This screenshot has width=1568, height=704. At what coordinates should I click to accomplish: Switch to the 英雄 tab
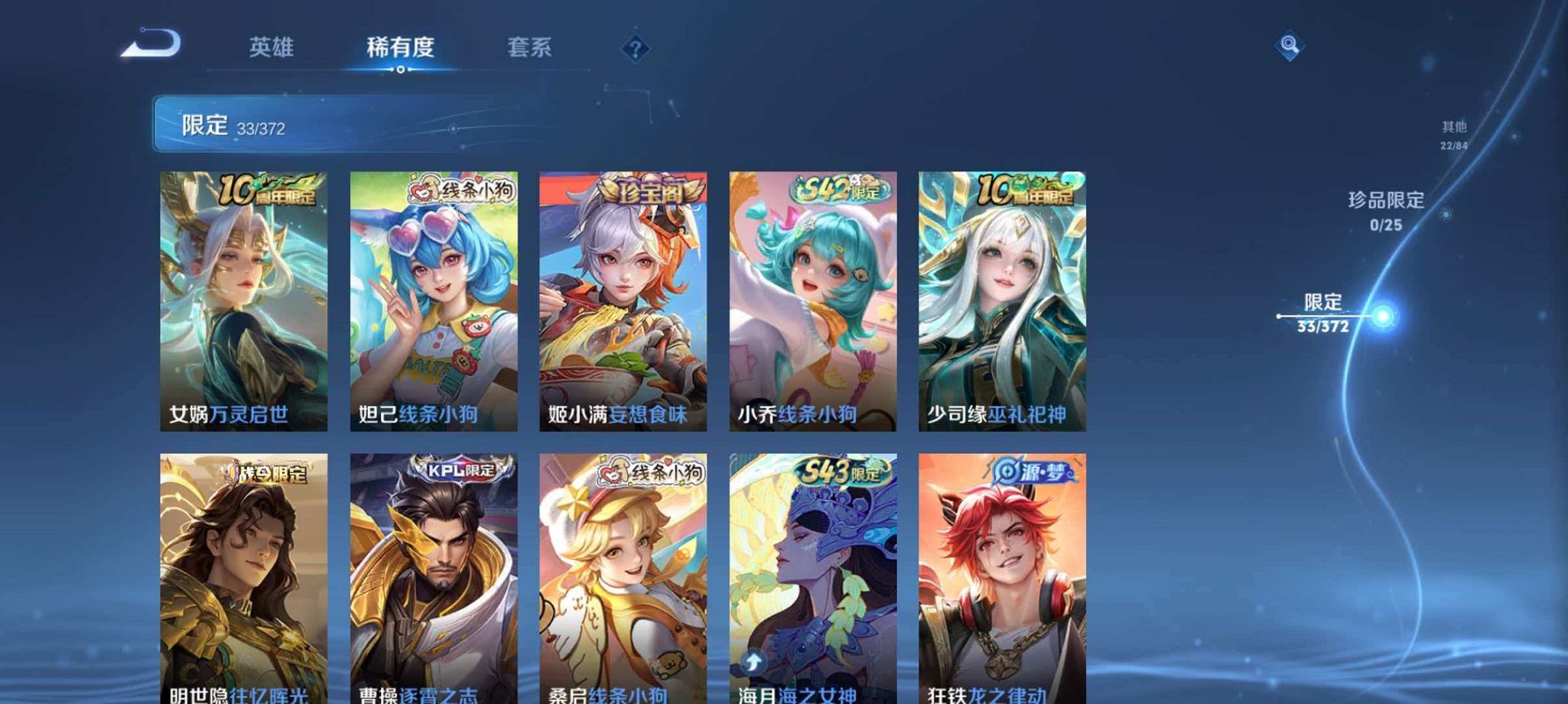pyautogui.click(x=272, y=47)
